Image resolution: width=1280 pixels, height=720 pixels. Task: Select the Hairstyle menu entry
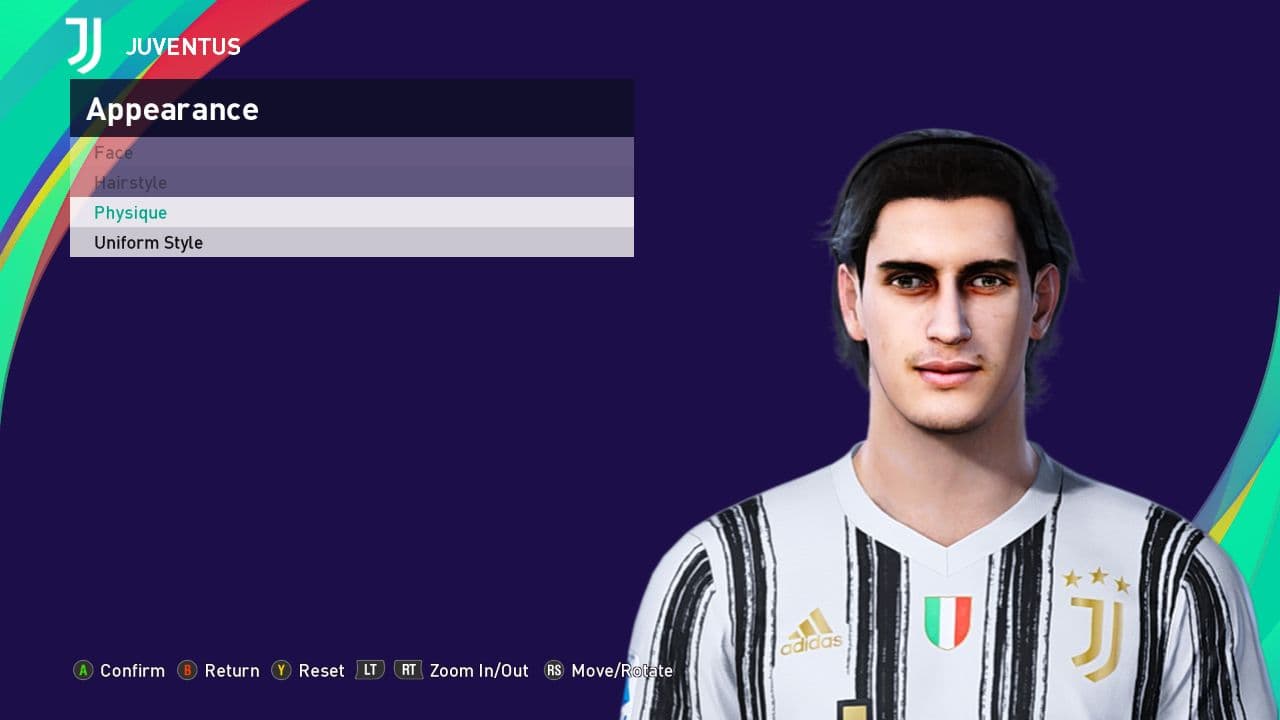click(131, 183)
